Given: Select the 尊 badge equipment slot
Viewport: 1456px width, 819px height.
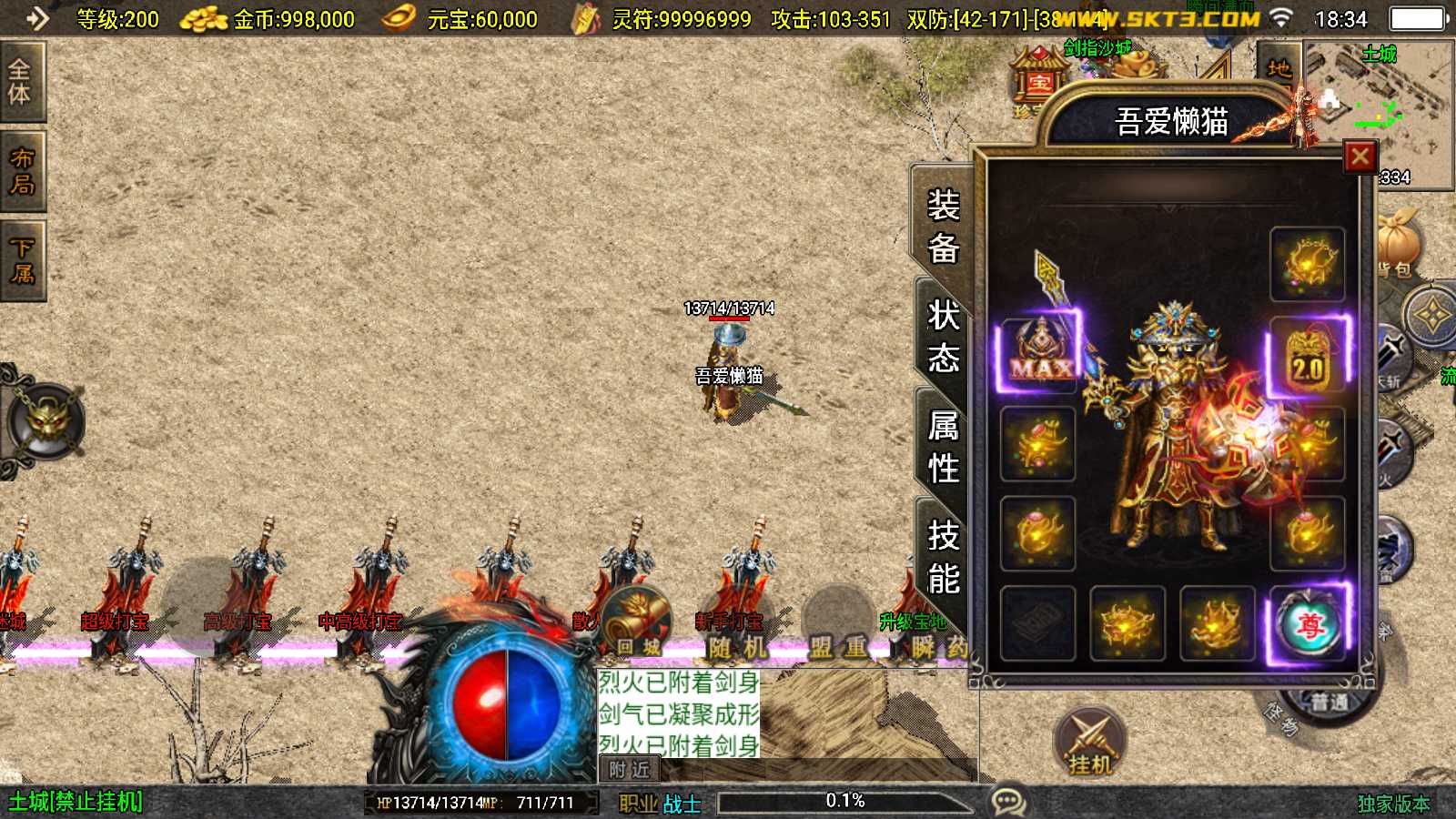Looking at the screenshot, I should pyautogui.click(x=1308, y=624).
